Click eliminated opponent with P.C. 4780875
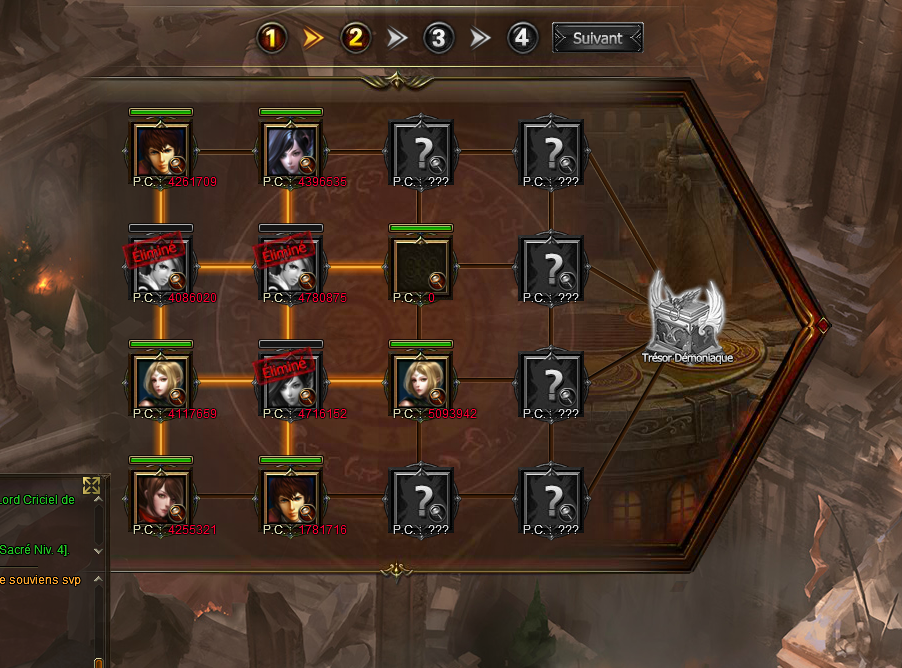This screenshot has width=902, height=668. tap(289, 265)
